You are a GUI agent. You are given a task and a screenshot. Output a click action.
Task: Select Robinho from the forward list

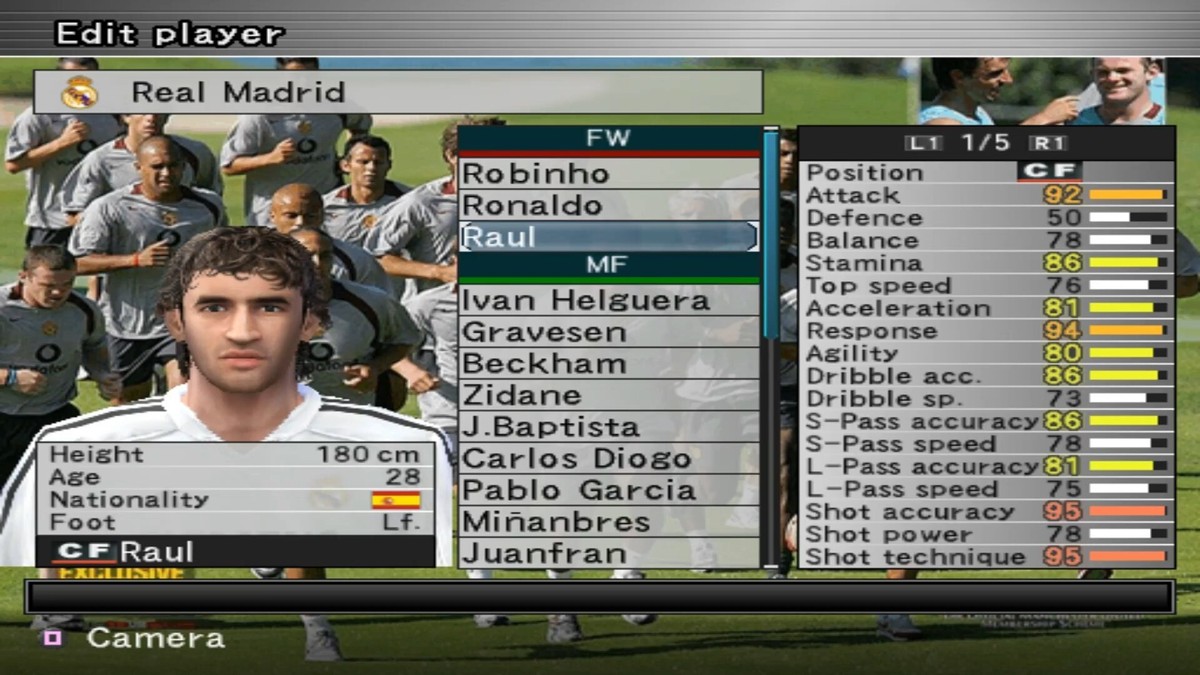click(608, 173)
